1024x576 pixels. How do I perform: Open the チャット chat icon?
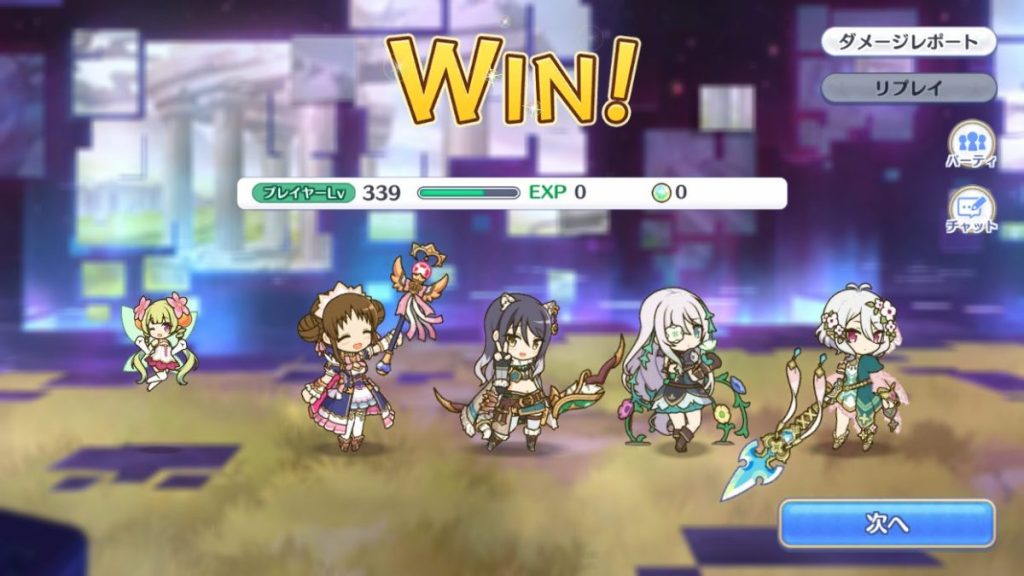coord(971,210)
